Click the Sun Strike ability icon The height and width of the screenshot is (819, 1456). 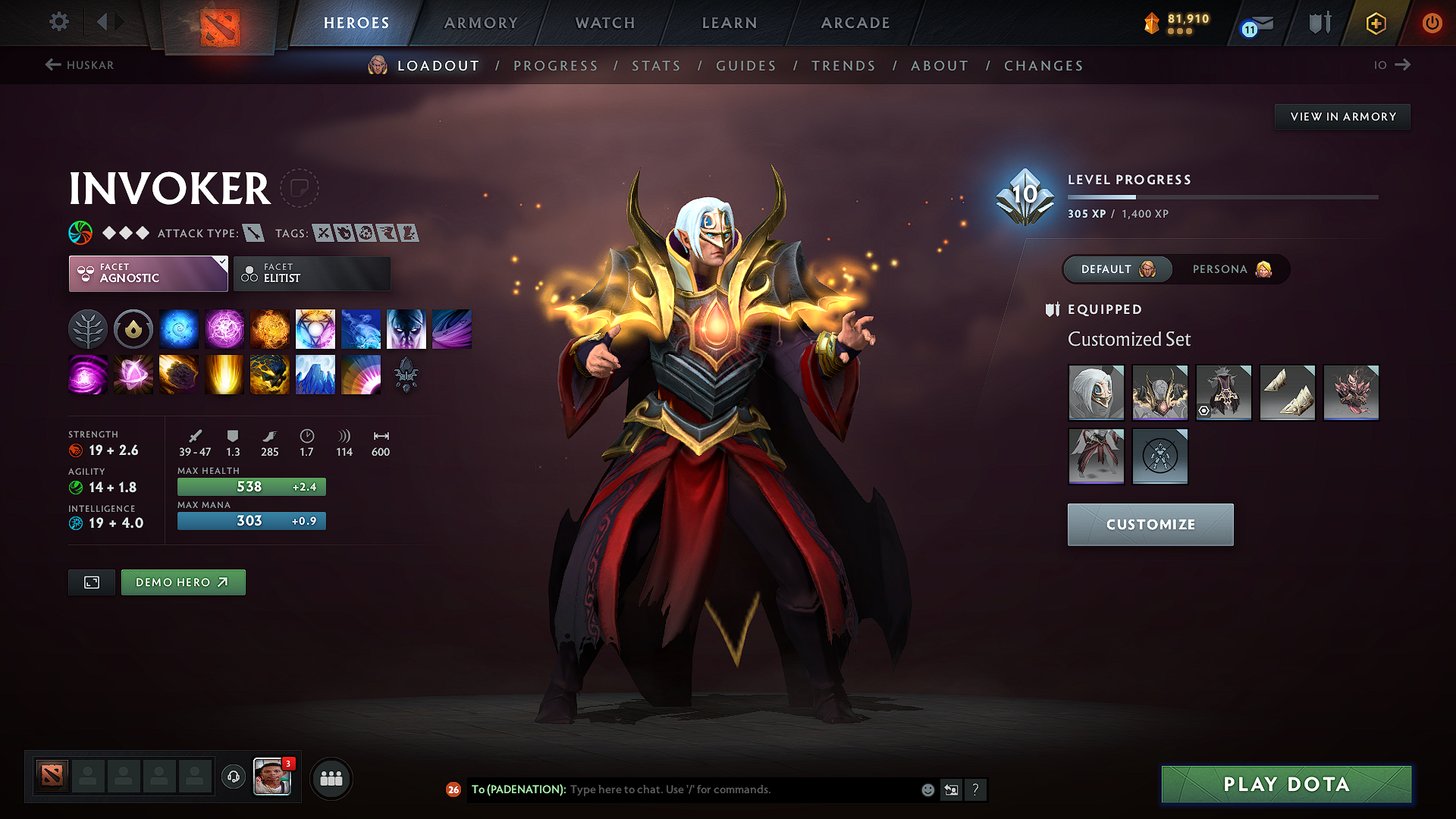(x=224, y=375)
